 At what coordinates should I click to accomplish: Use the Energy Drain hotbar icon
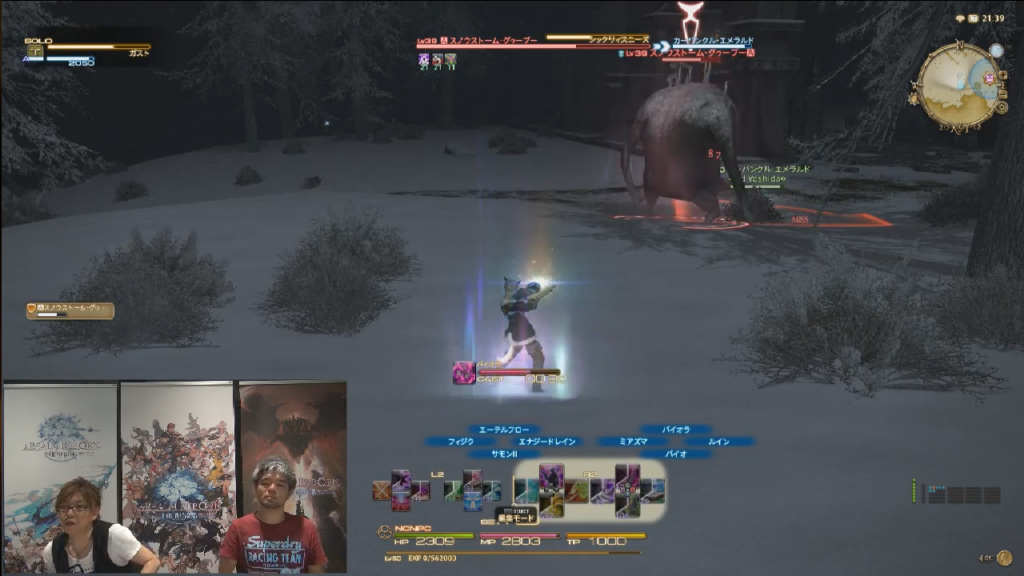[x=575, y=490]
